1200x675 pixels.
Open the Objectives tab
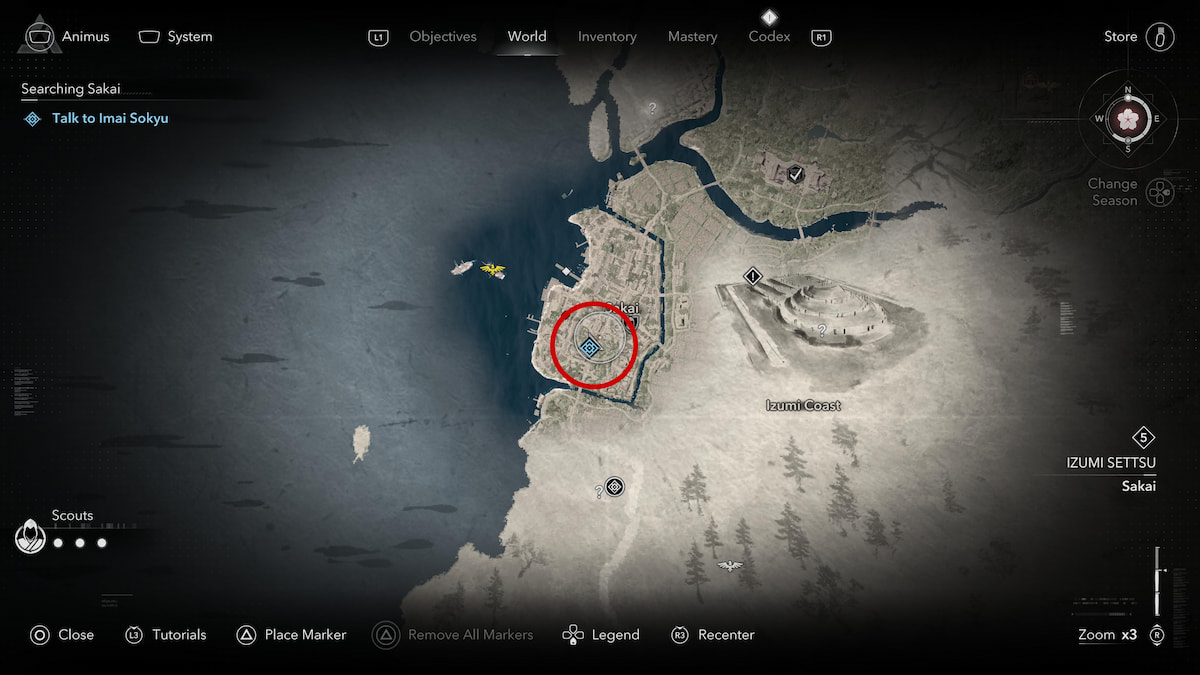tap(443, 37)
